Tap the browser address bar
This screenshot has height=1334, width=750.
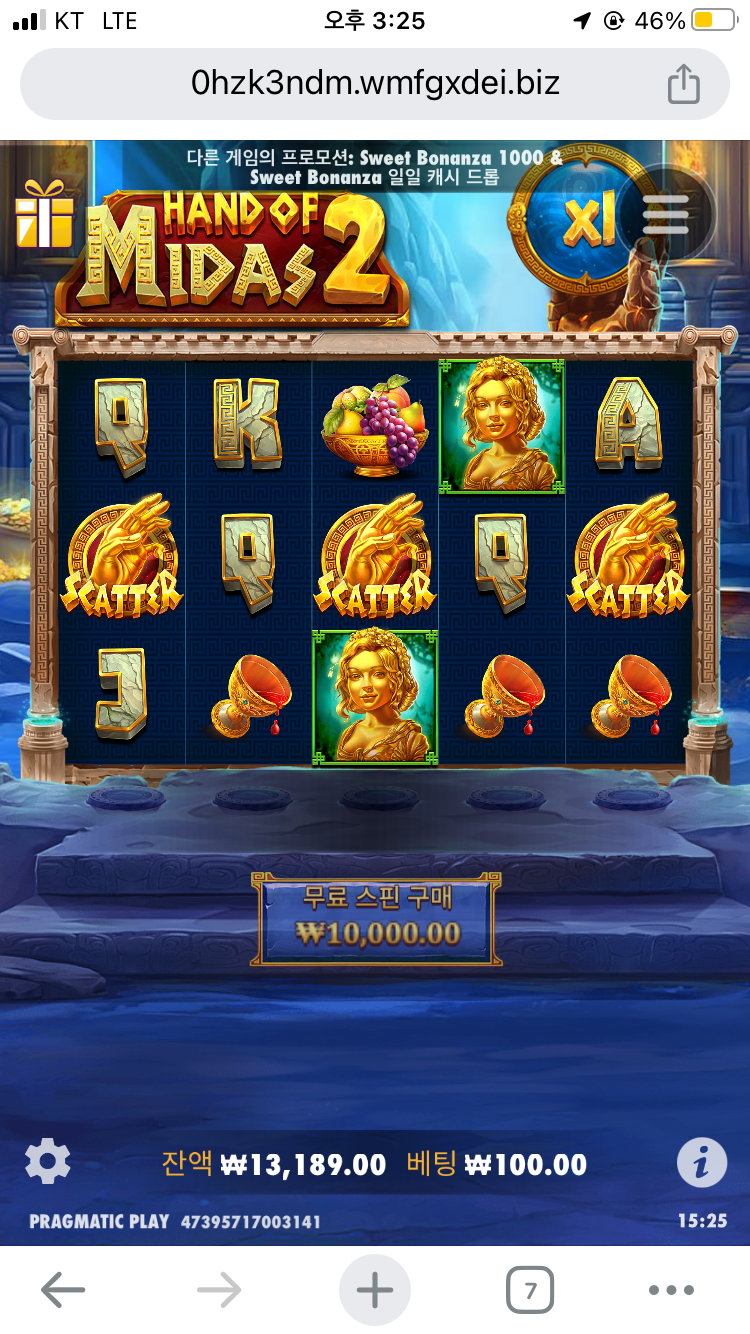pos(375,84)
